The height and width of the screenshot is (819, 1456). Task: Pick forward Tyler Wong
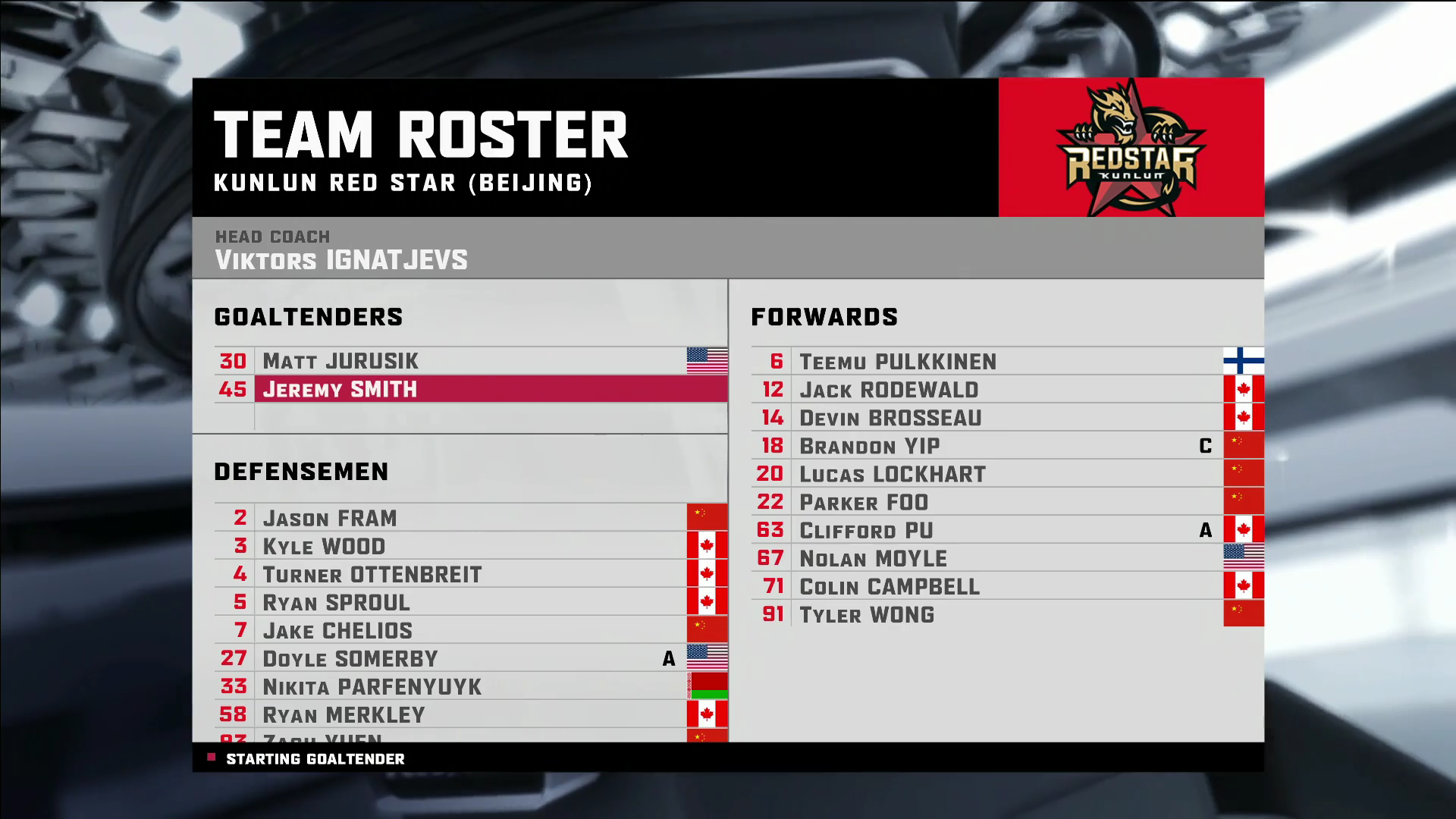click(867, 614)
